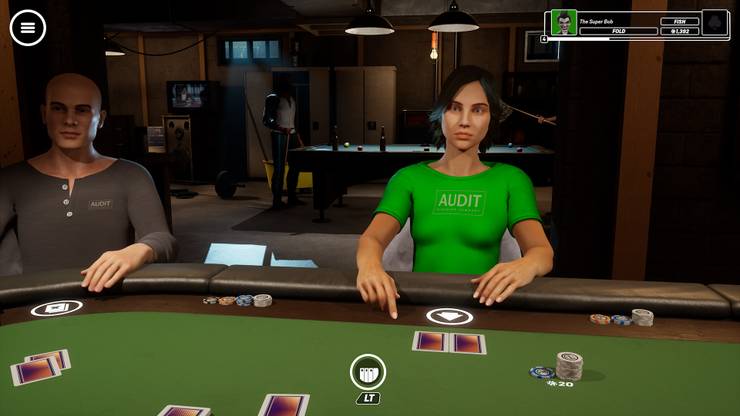Select the oval marker before the bald player
This screenshot has height=416, width=740.
click(x=56, y=308)
